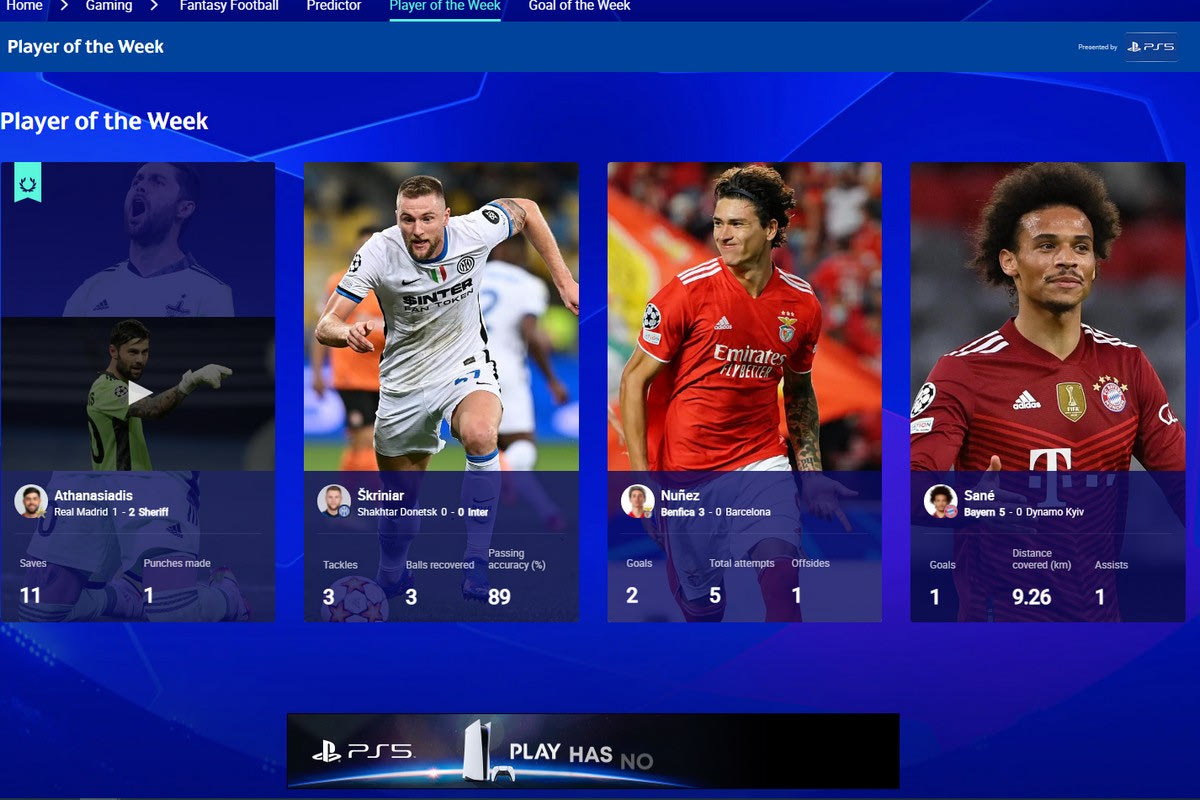This screenshot has width=1200, height=800.
Task: Open the PS5 Play Has No Limits banner ad
Action: click(593, 751)
